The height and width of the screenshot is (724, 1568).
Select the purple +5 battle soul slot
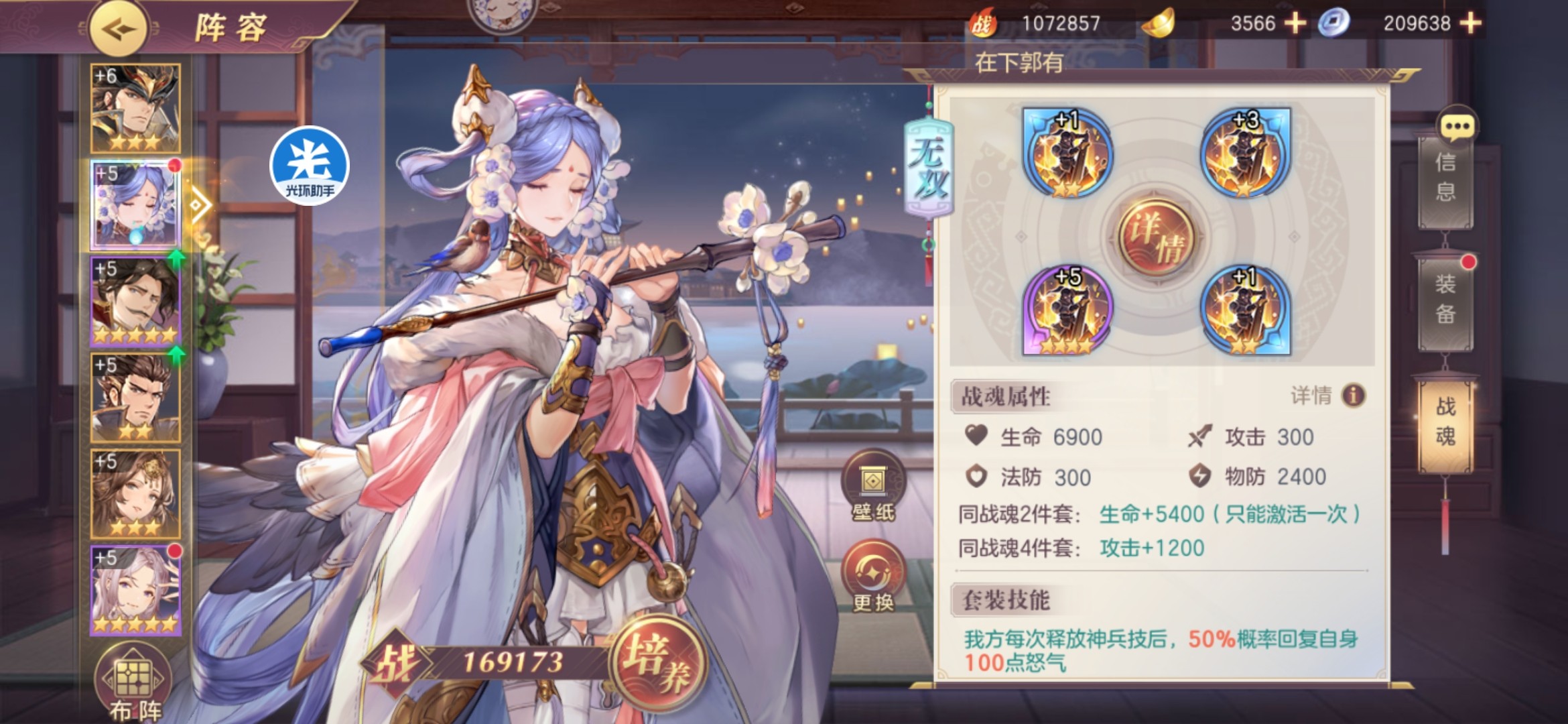1067,310
